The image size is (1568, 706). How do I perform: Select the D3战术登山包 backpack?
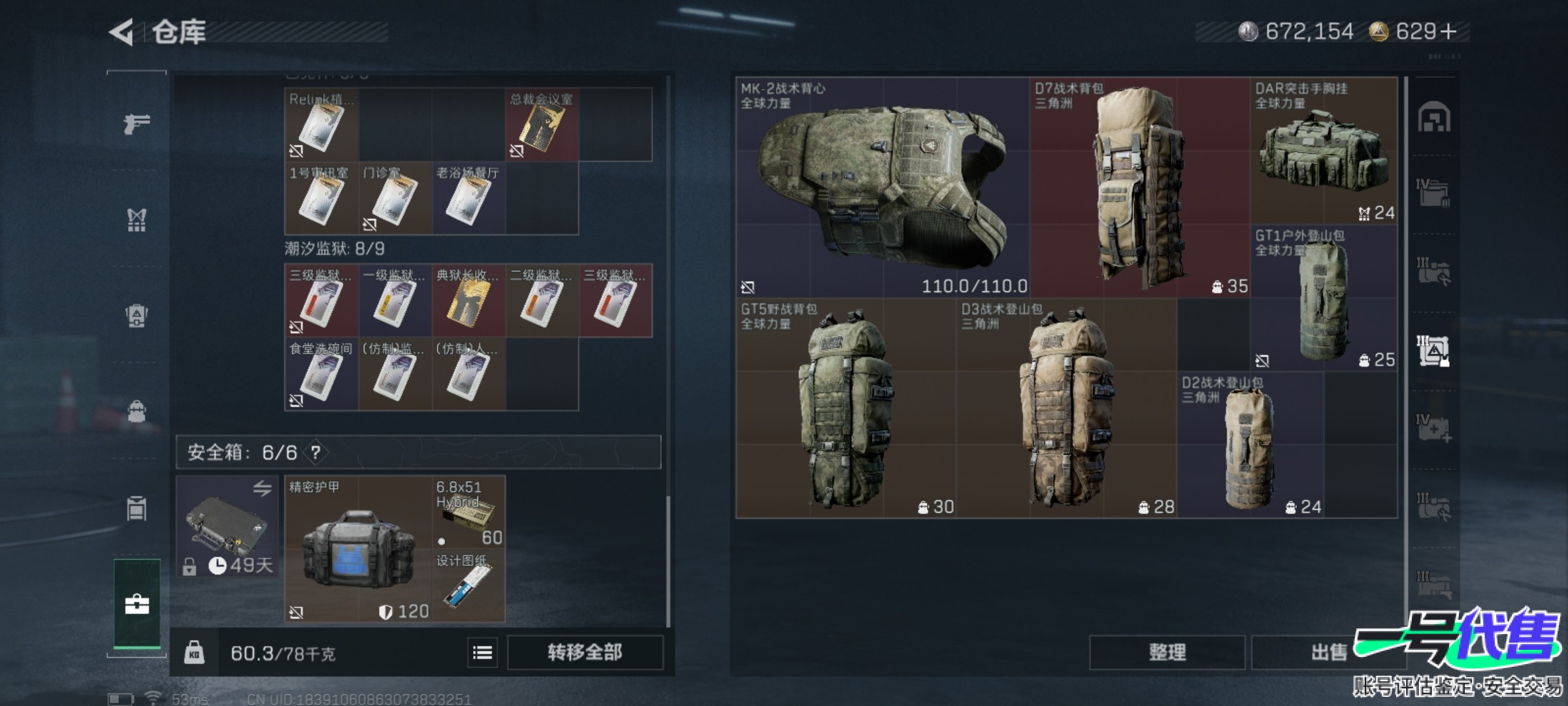pyautogui.click(x=1066, y=409)
